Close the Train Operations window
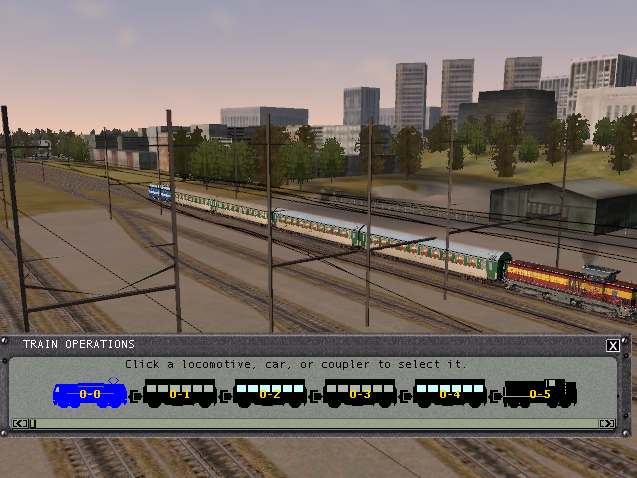 click(x=612, y=346)
